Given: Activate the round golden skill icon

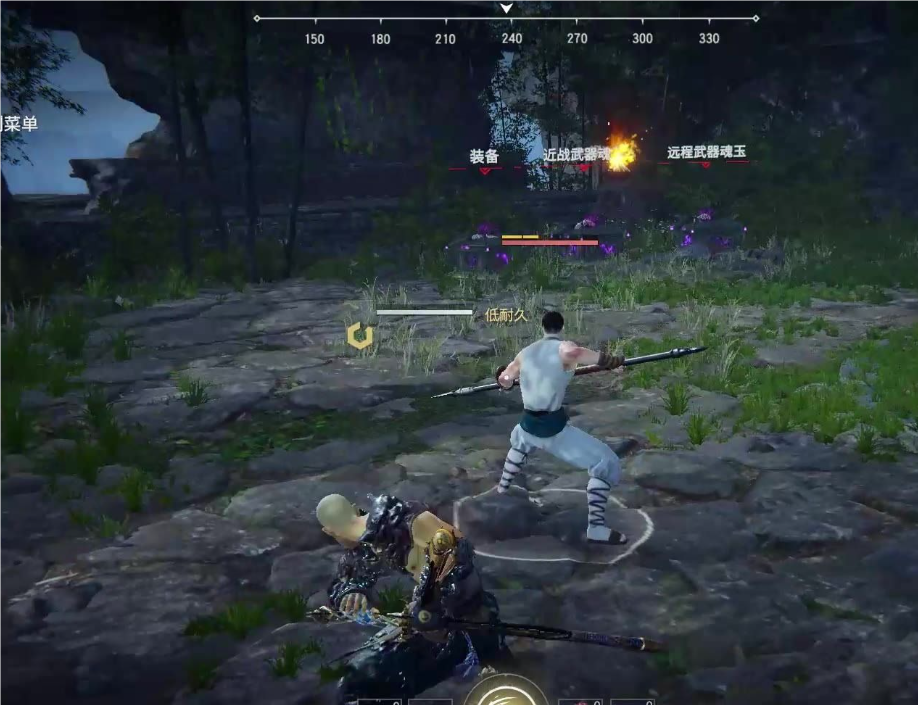Looking at the screenshot, I should click(x=506, y=692).
